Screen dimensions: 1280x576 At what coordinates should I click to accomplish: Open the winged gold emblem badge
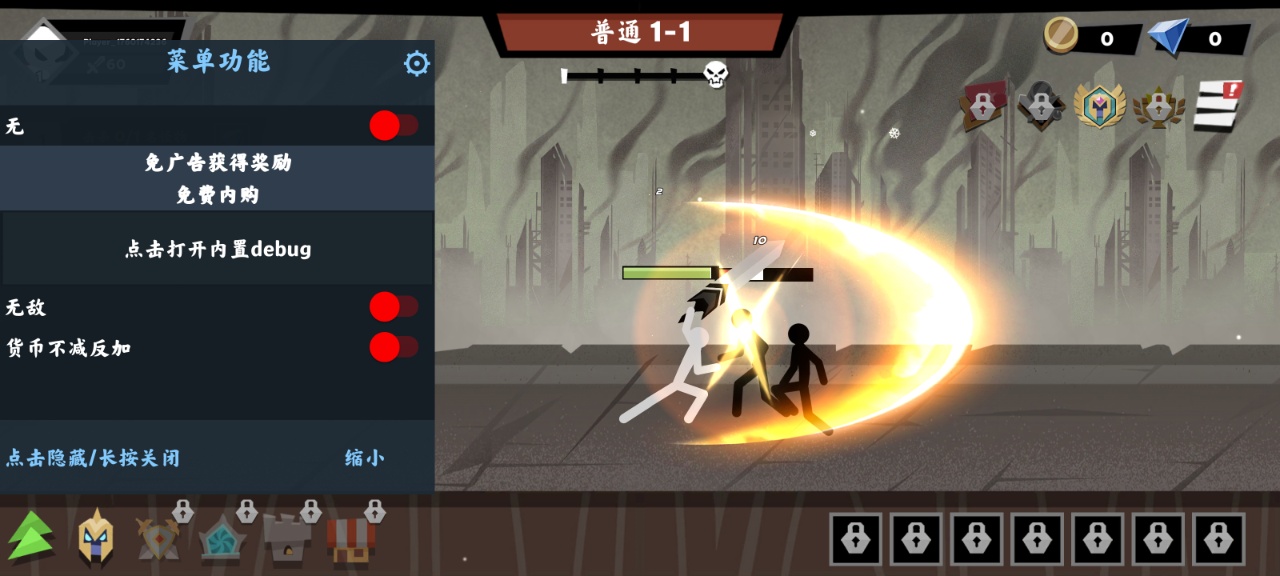(1099, 105)
